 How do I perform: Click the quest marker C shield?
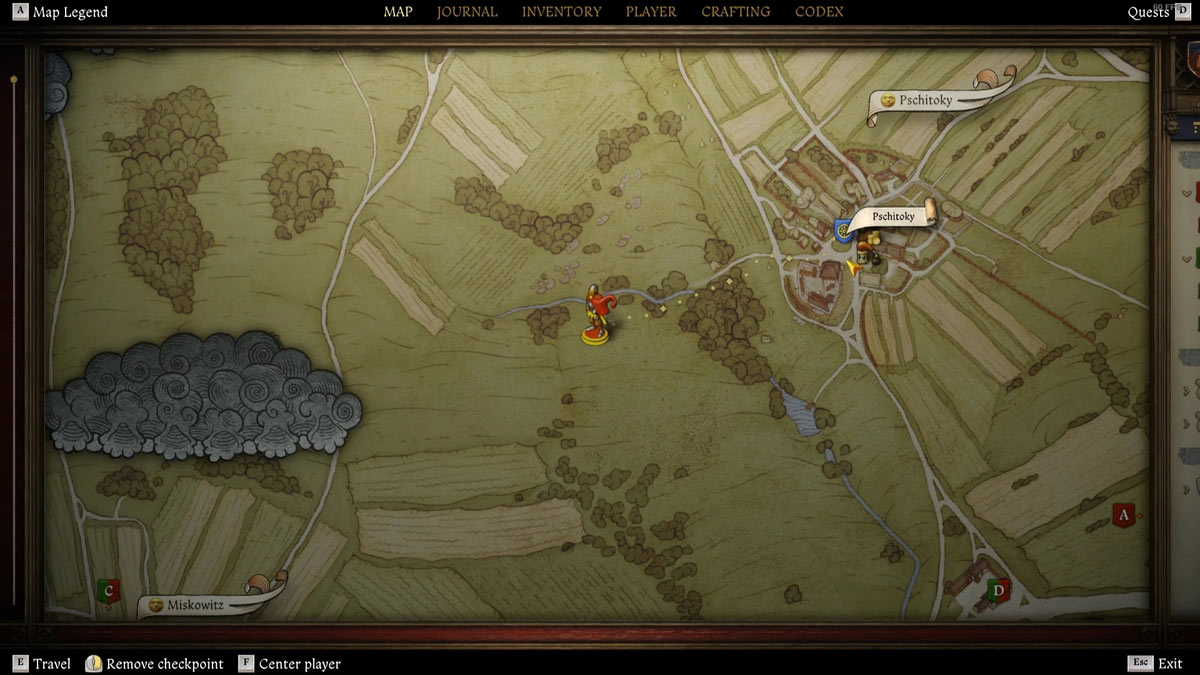tap(109, 591)
